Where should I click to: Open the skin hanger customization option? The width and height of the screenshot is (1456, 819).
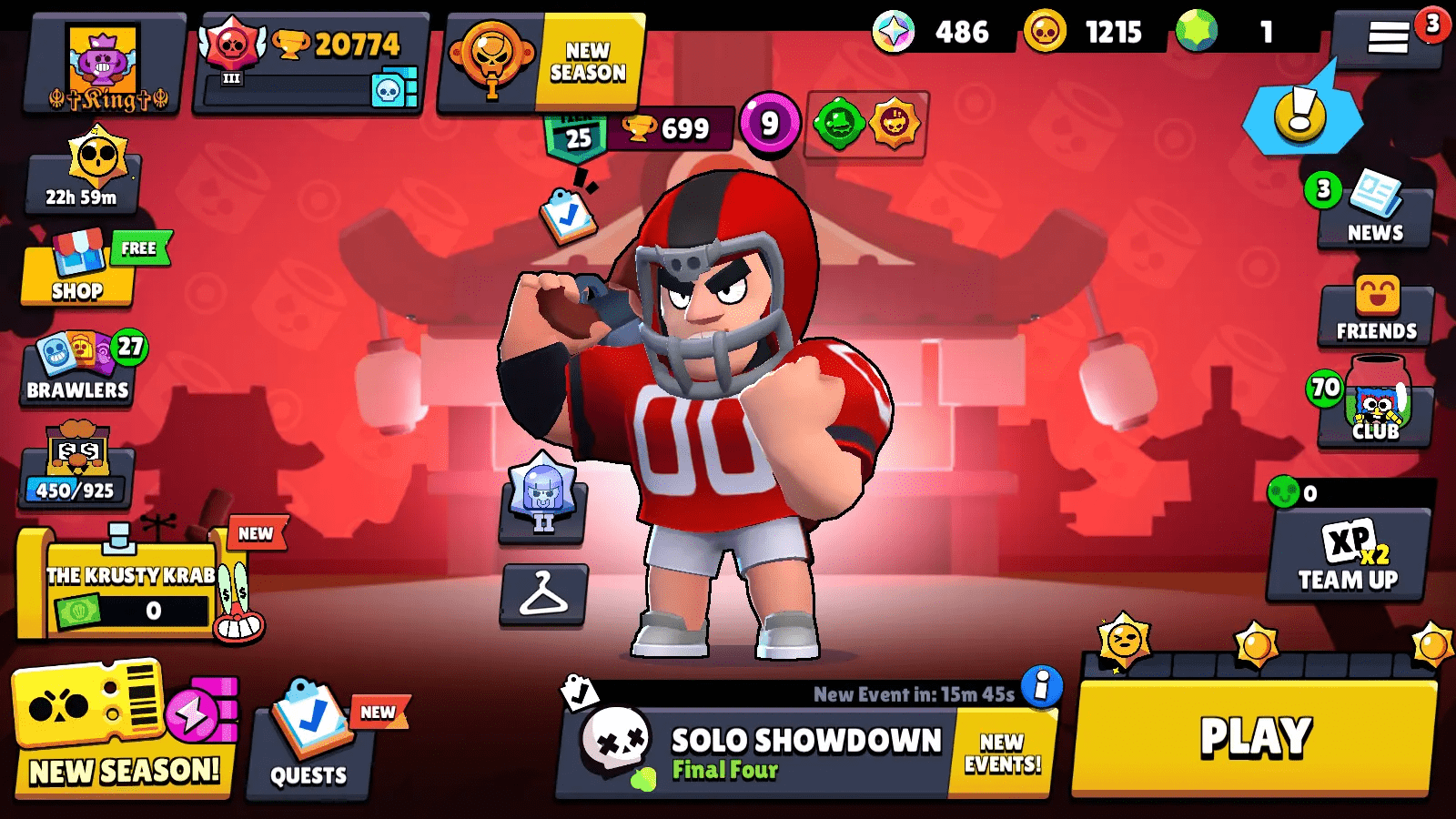pos(543,596)
